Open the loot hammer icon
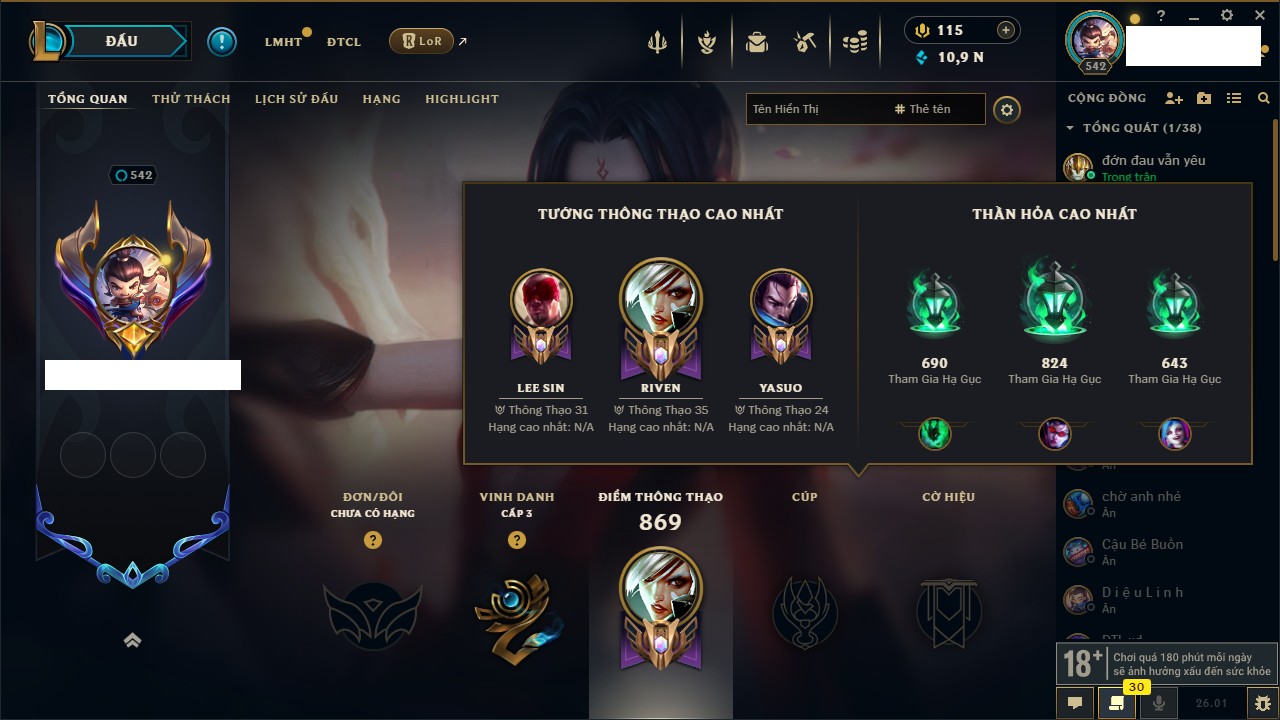This screenshot has height=720, width=1280. [805, 42]
